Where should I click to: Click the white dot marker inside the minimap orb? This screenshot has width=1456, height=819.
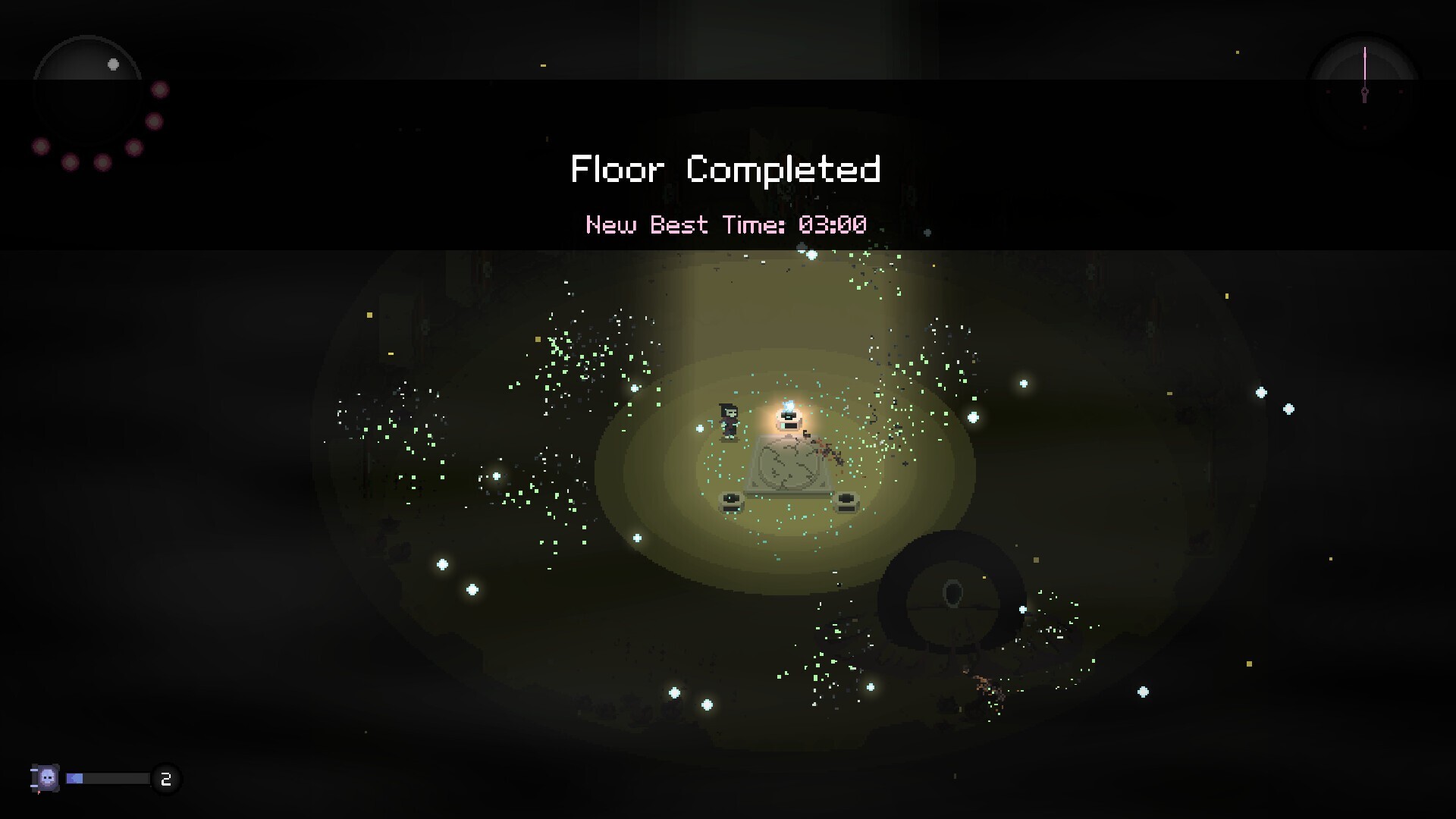(x=114, y=65)
